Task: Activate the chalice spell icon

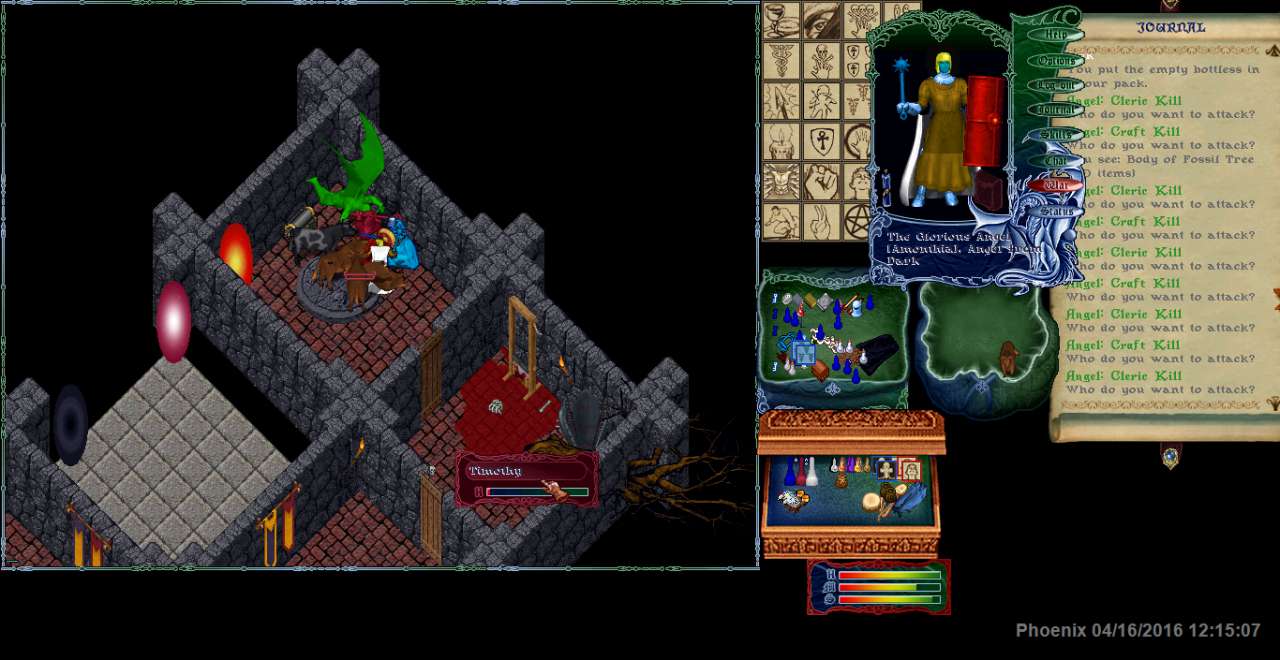Action: point(781,20)
